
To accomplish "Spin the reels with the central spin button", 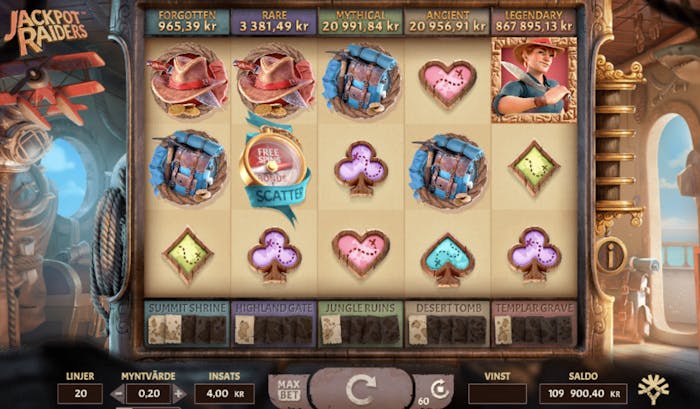I will 360,387.
